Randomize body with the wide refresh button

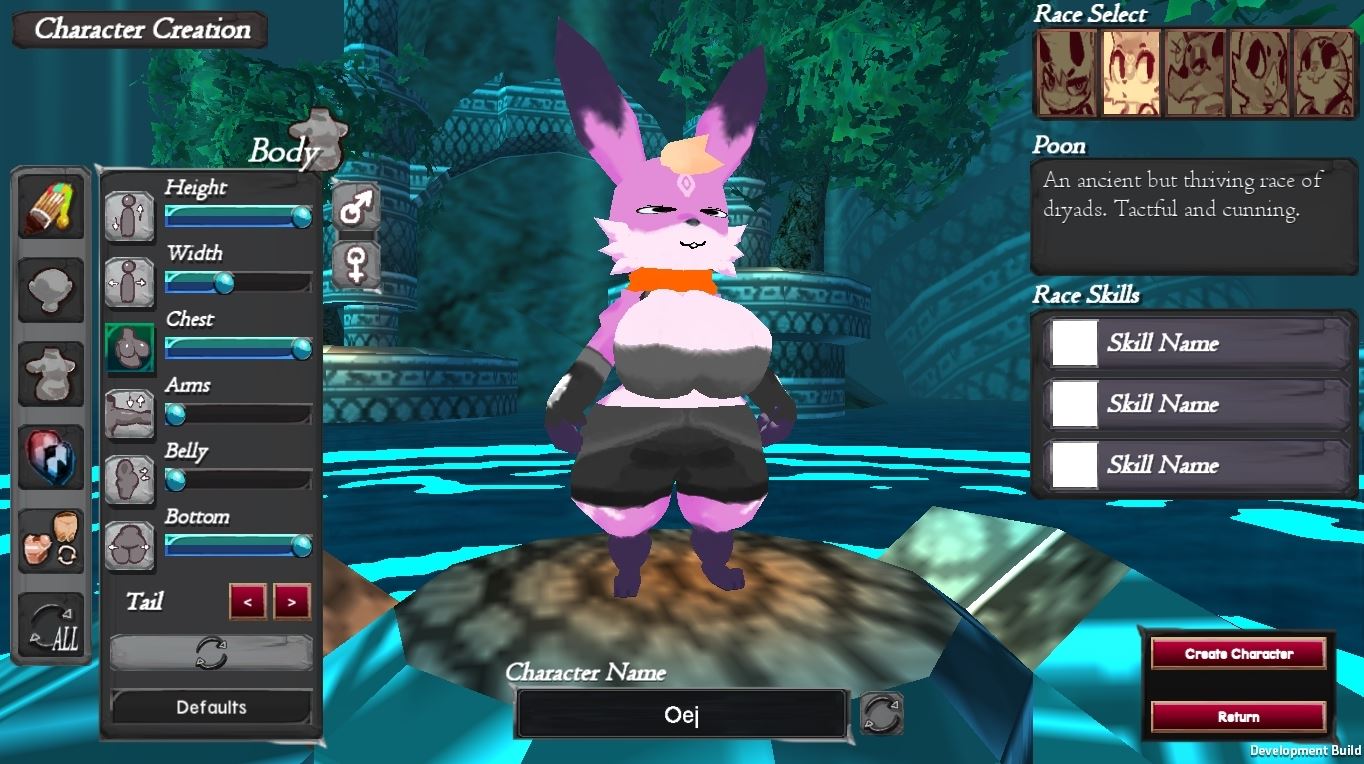211,653
